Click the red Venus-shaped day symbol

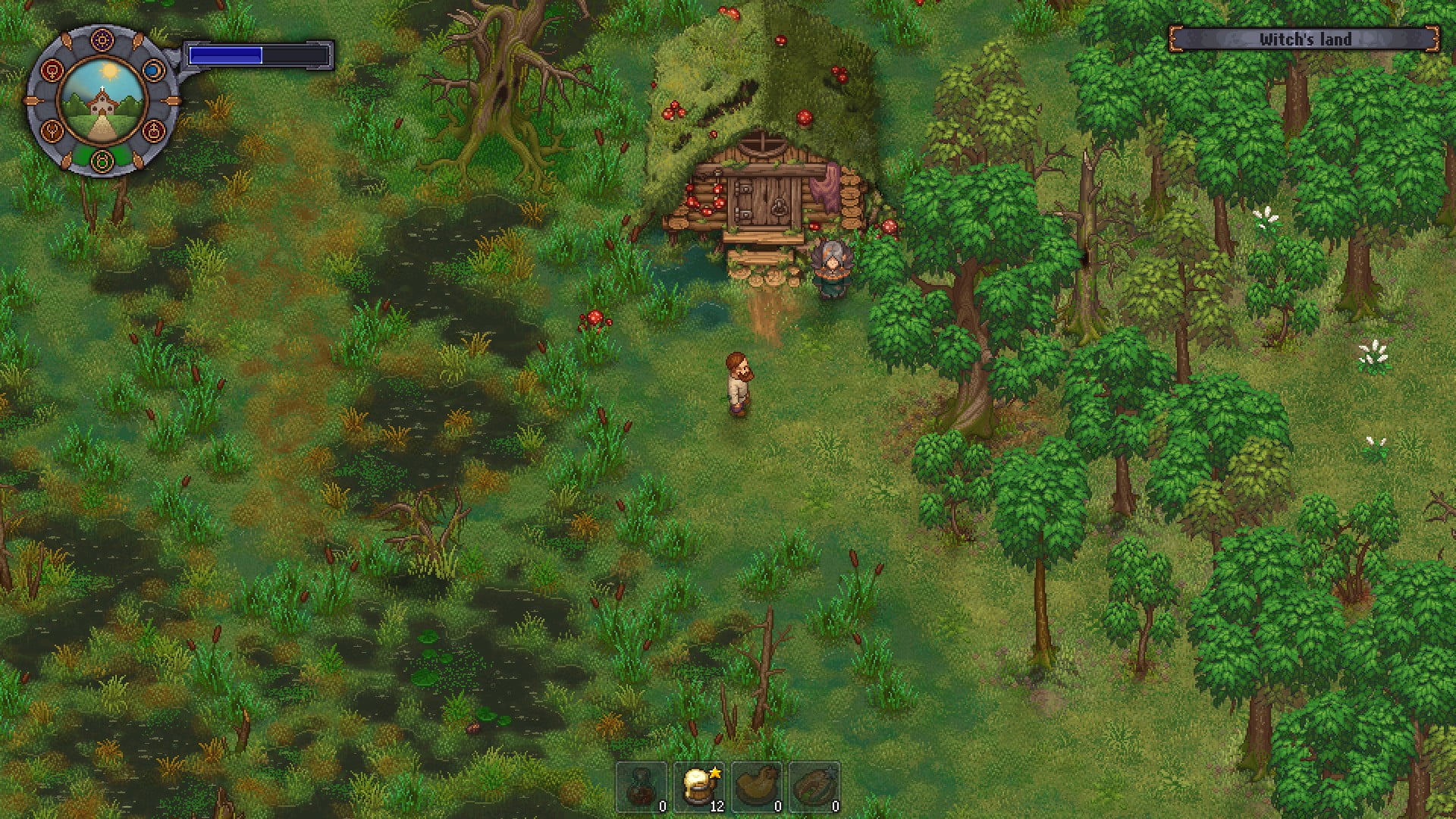point(51,71)
